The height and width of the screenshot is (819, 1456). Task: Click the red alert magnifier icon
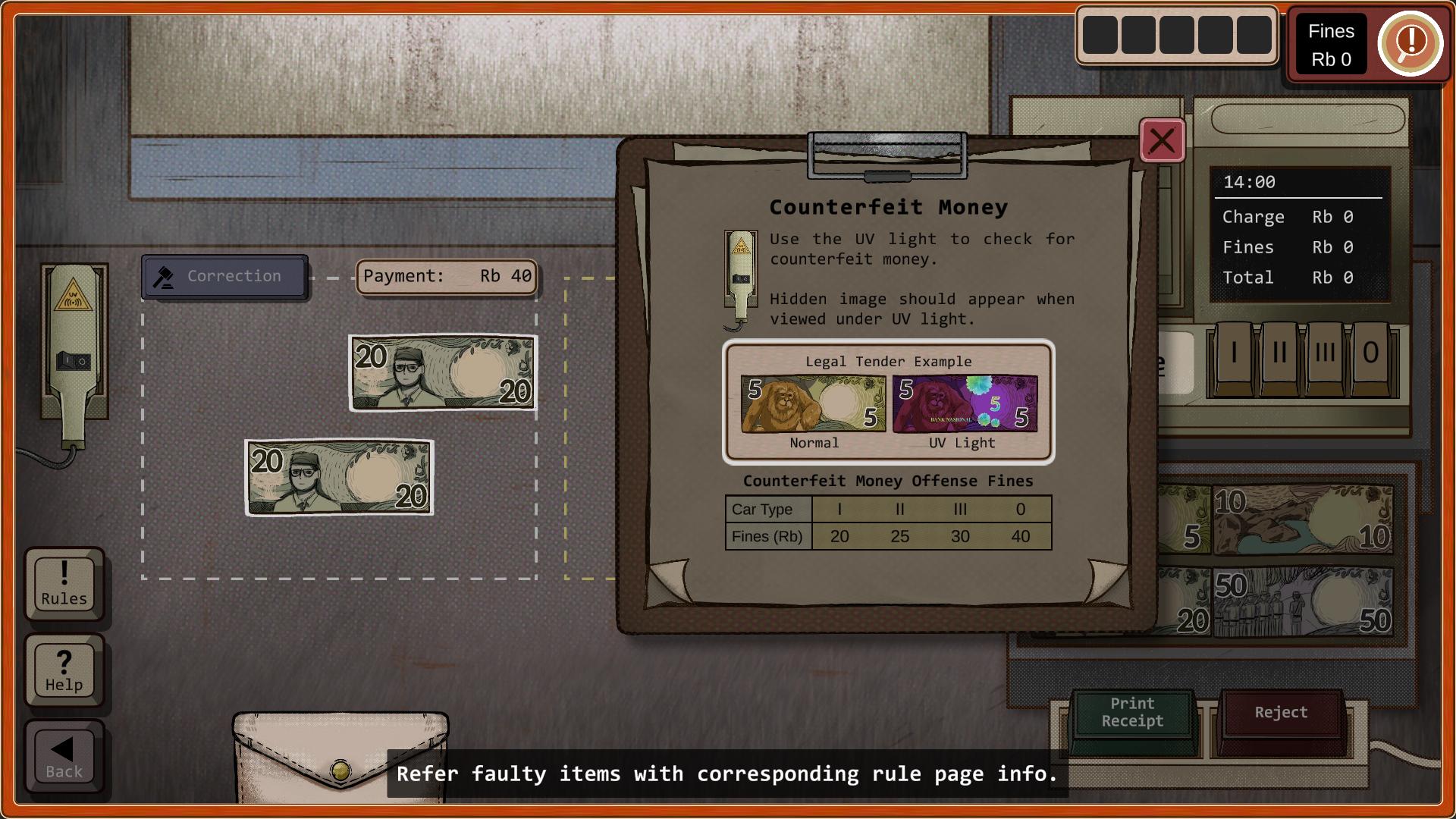[x=1410, y=42]
